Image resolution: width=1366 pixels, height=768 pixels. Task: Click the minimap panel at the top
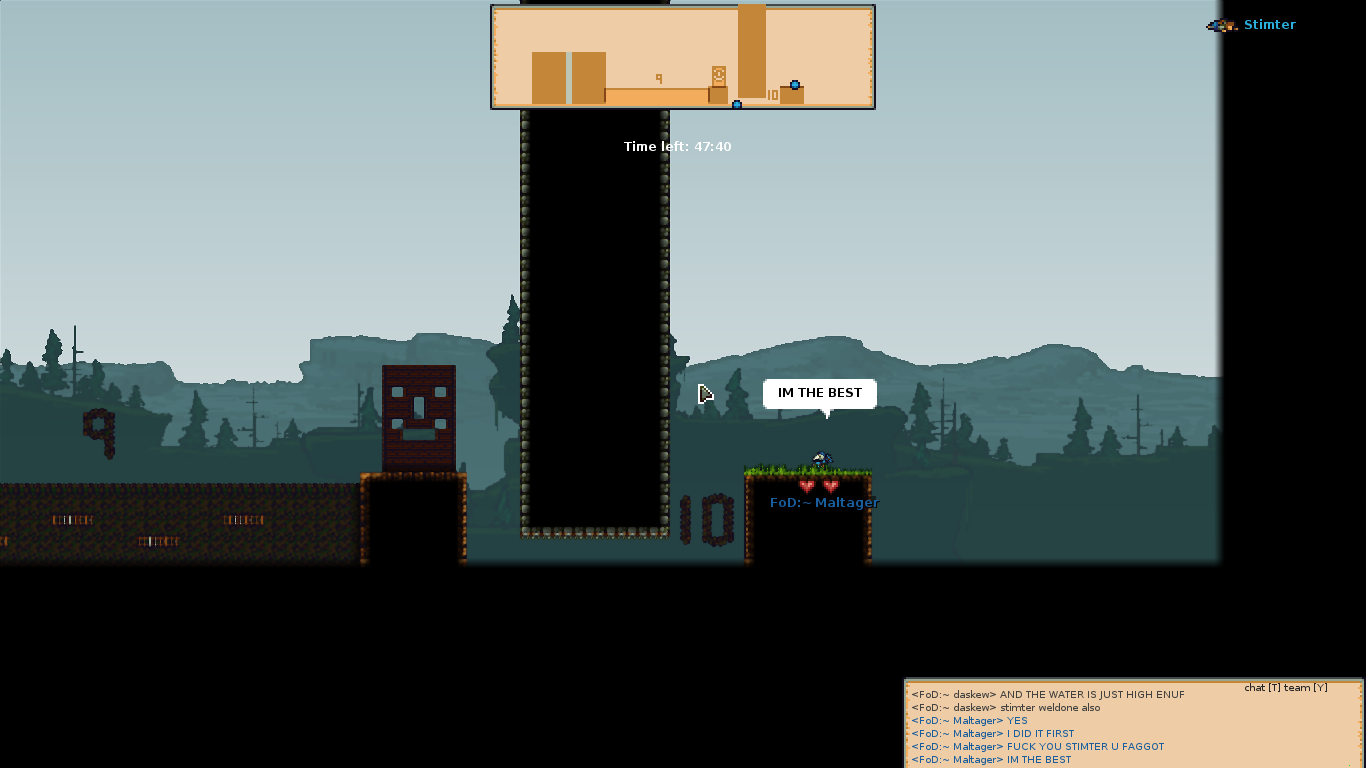pos(683,57)
